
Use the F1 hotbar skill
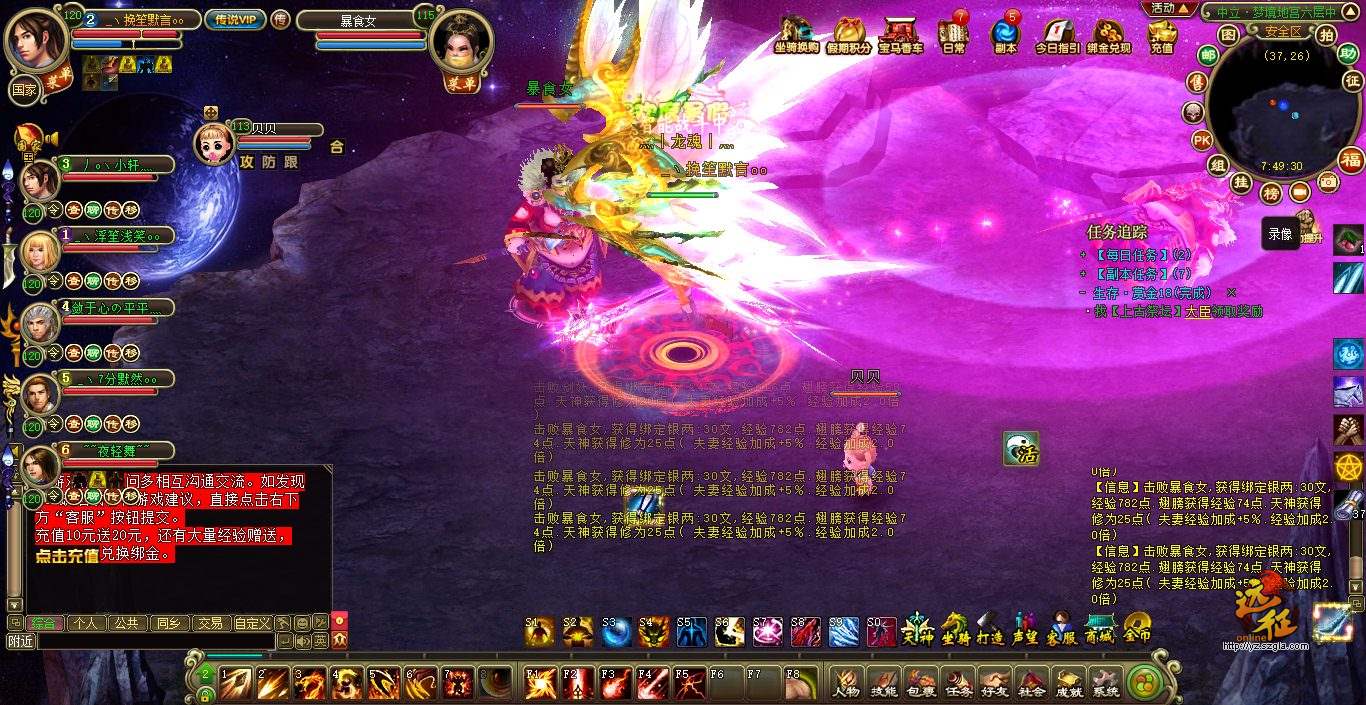(540, 682)
